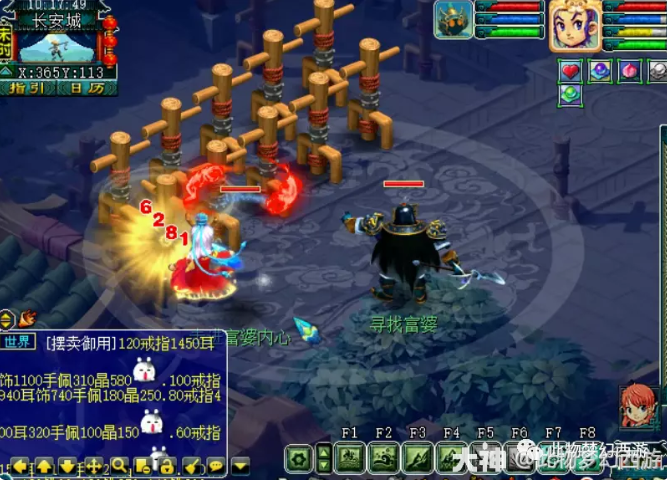Image resolution: width=667 pixels, height=480 pixels.
Task: Open the speech bubble chat button
Action: pyautogui.click(x=216, y=466)
